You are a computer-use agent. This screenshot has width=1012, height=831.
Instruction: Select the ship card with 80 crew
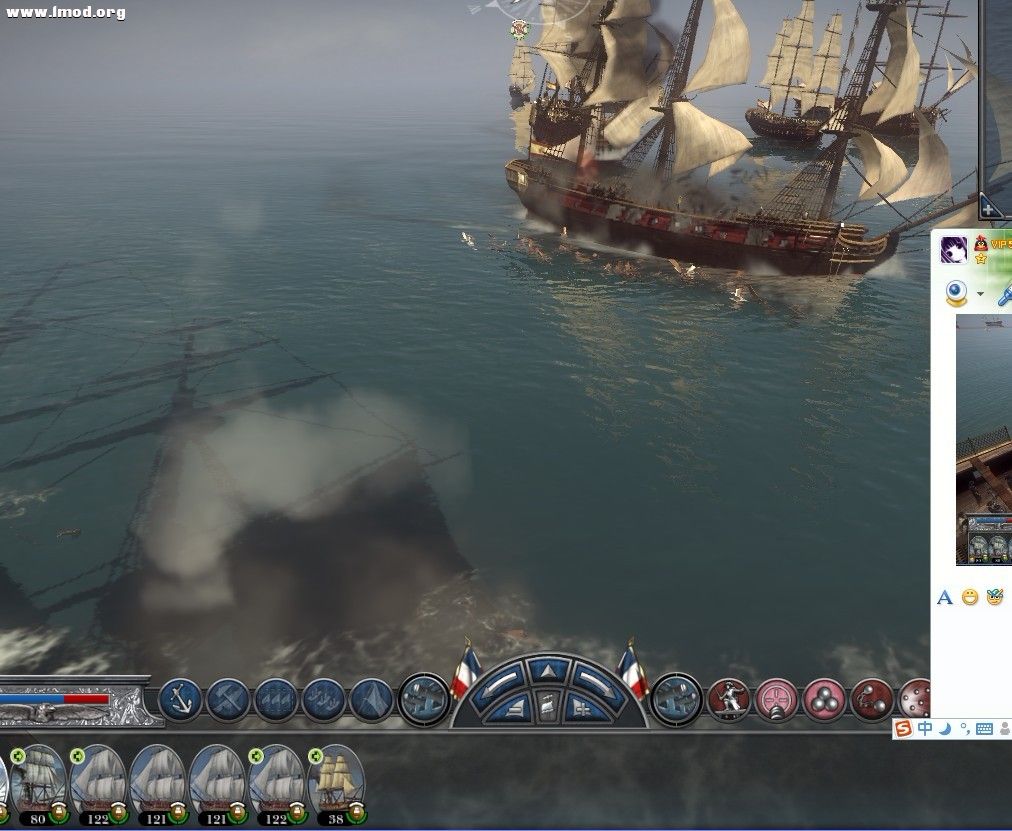coord(40,780)
